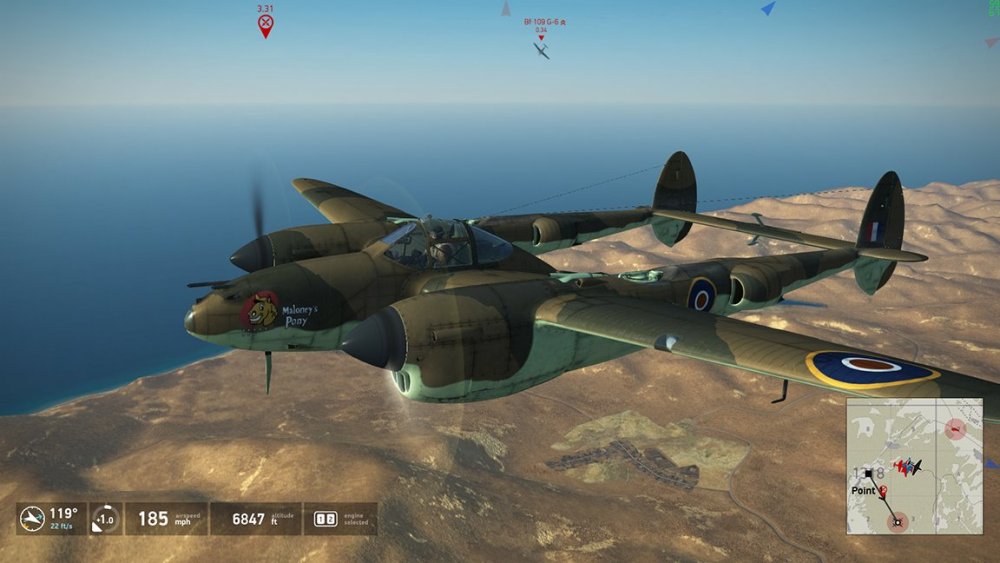
Task: Click the red objective waypoint marker in the sky
Action: [x=265, y=24]
